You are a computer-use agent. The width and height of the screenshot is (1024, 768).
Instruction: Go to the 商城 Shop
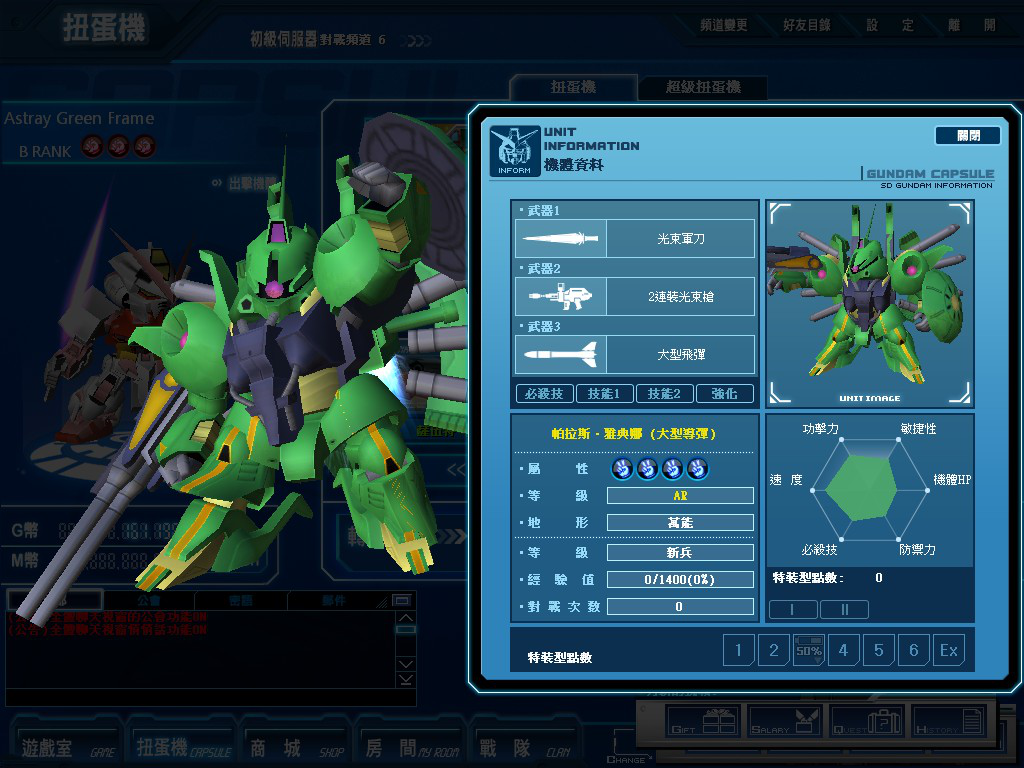coord(296,747)
